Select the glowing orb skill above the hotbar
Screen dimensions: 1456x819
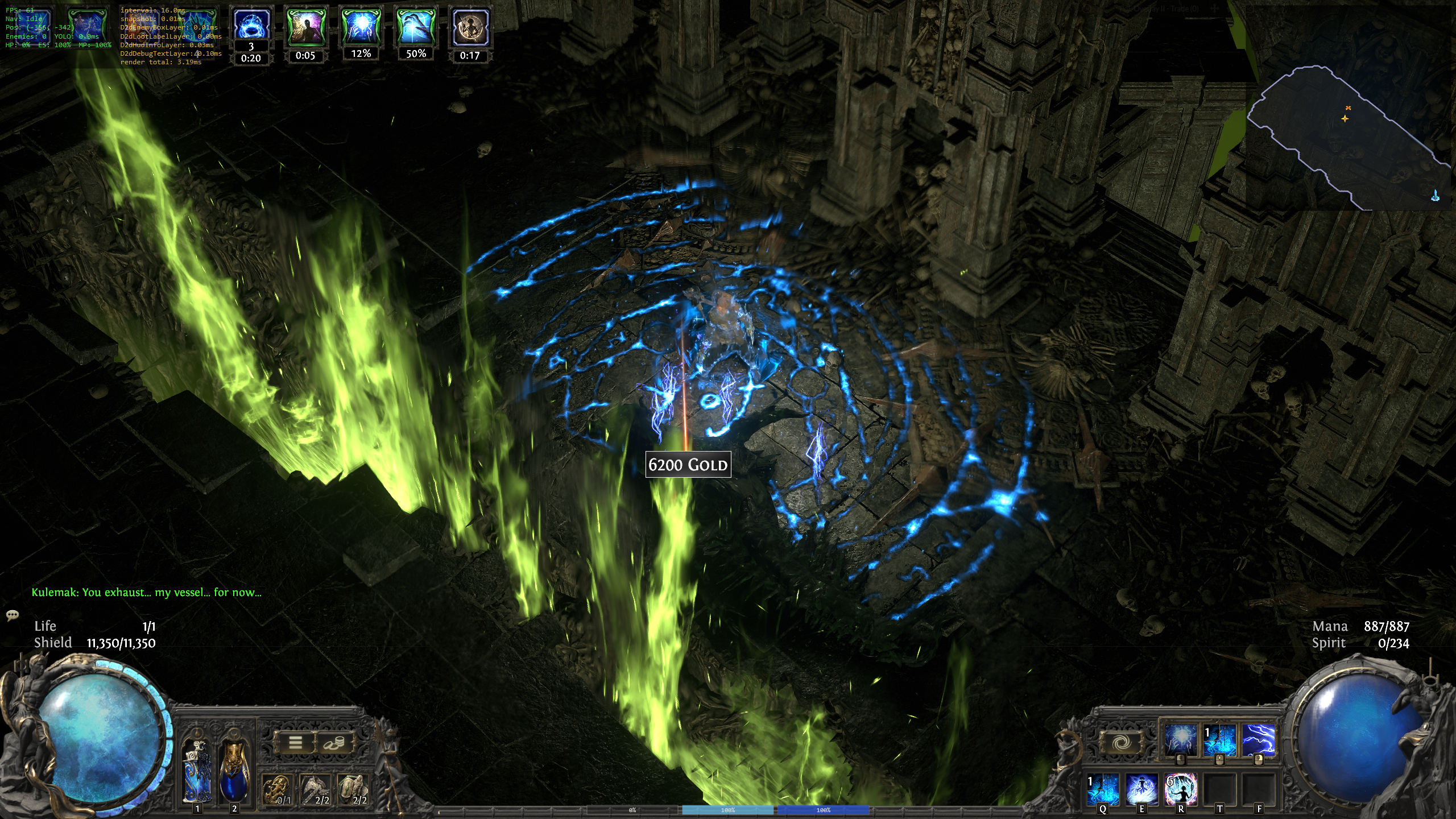pyautogui.click(x=1181, y=741)
